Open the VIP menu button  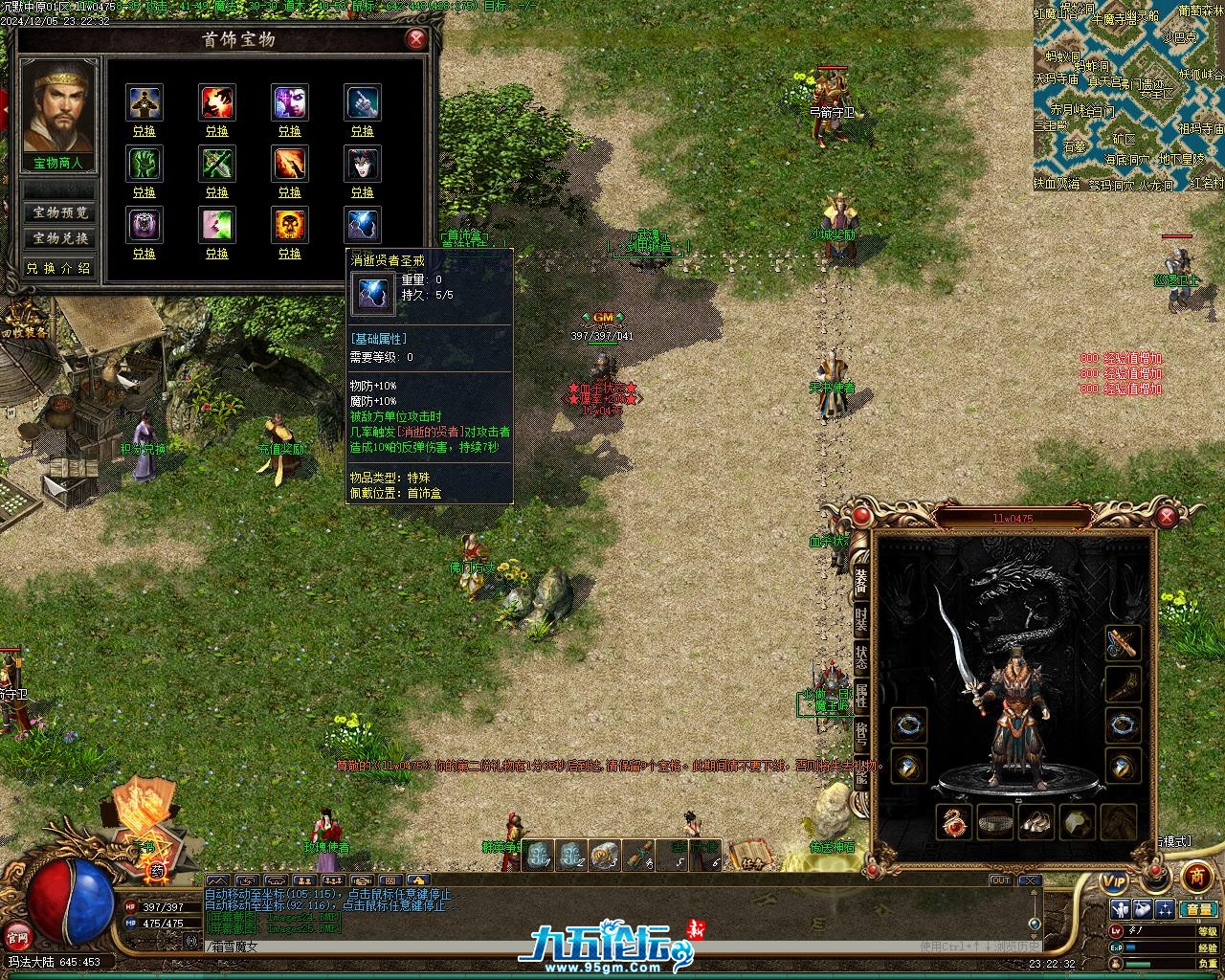[x=1113, y=879]
